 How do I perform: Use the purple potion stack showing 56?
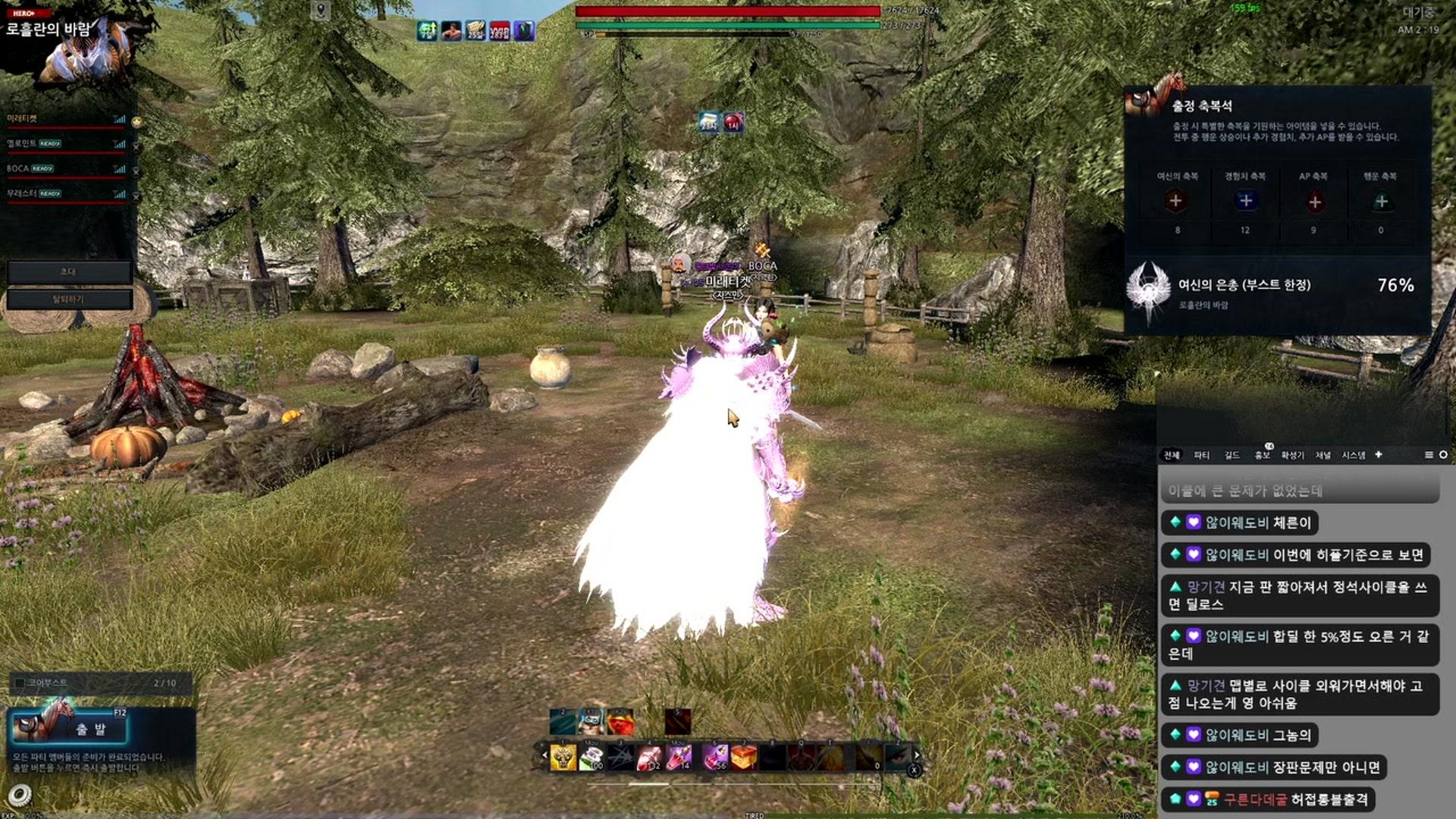714,757
